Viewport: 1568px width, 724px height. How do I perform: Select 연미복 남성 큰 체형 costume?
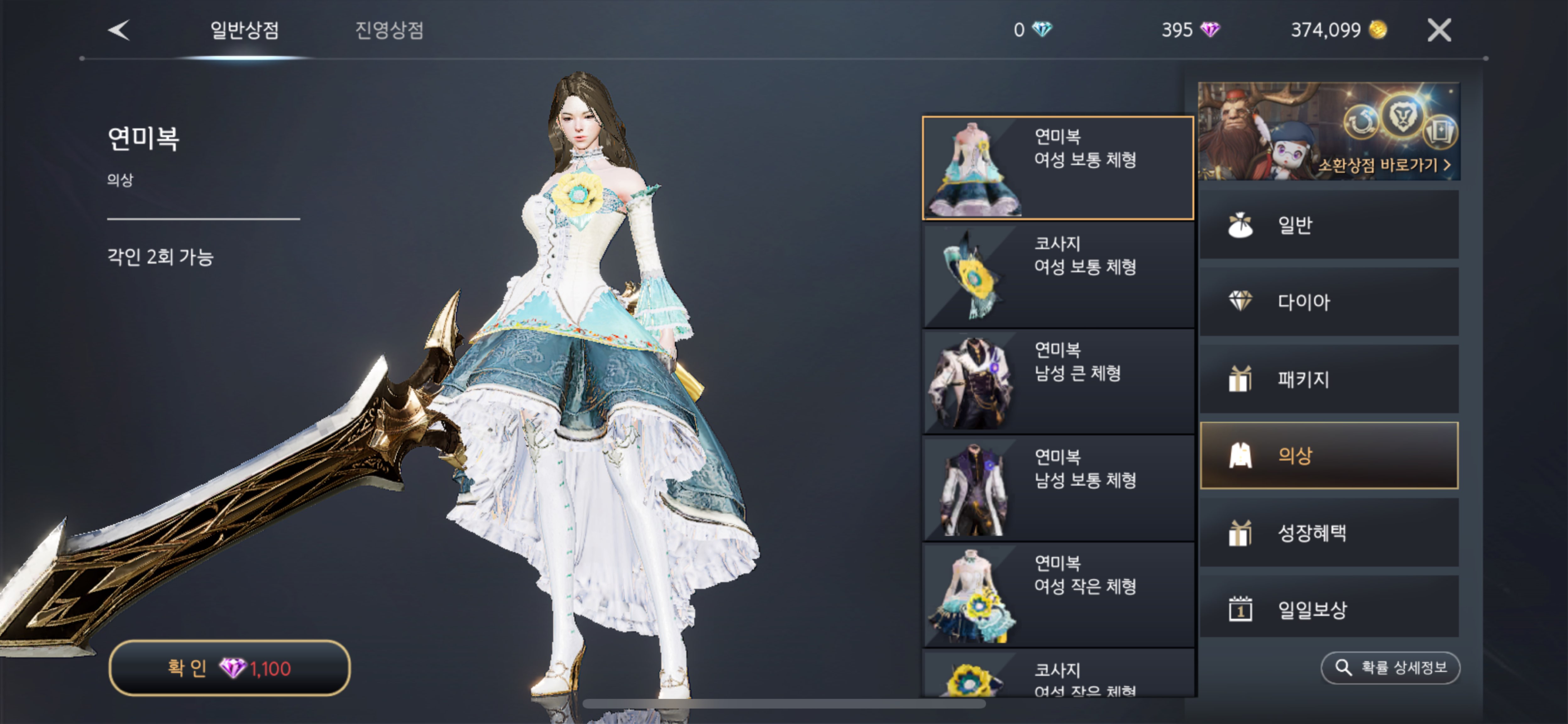tap(1057, 381)
